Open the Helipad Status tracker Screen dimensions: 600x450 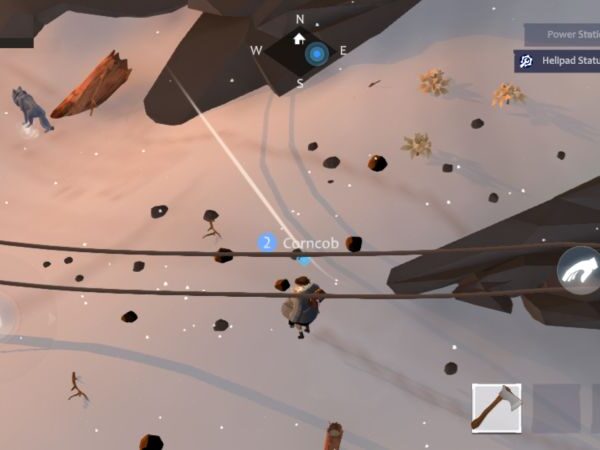tap(558, 62)
